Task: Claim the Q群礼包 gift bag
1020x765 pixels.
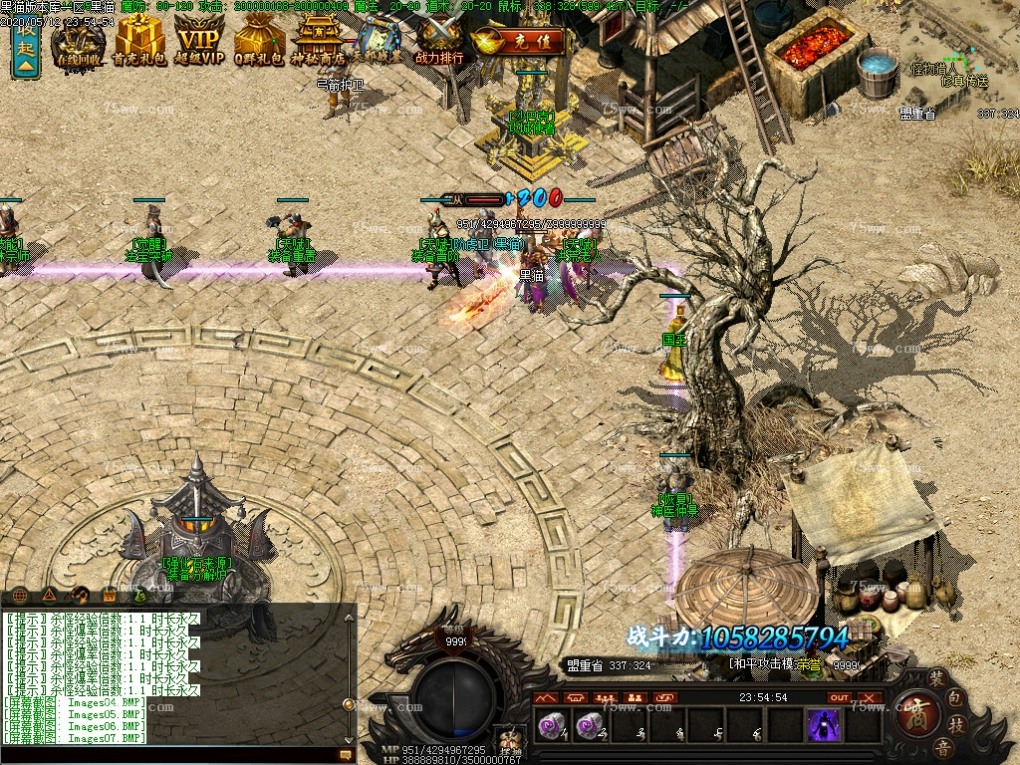Action: click(259, 42)
